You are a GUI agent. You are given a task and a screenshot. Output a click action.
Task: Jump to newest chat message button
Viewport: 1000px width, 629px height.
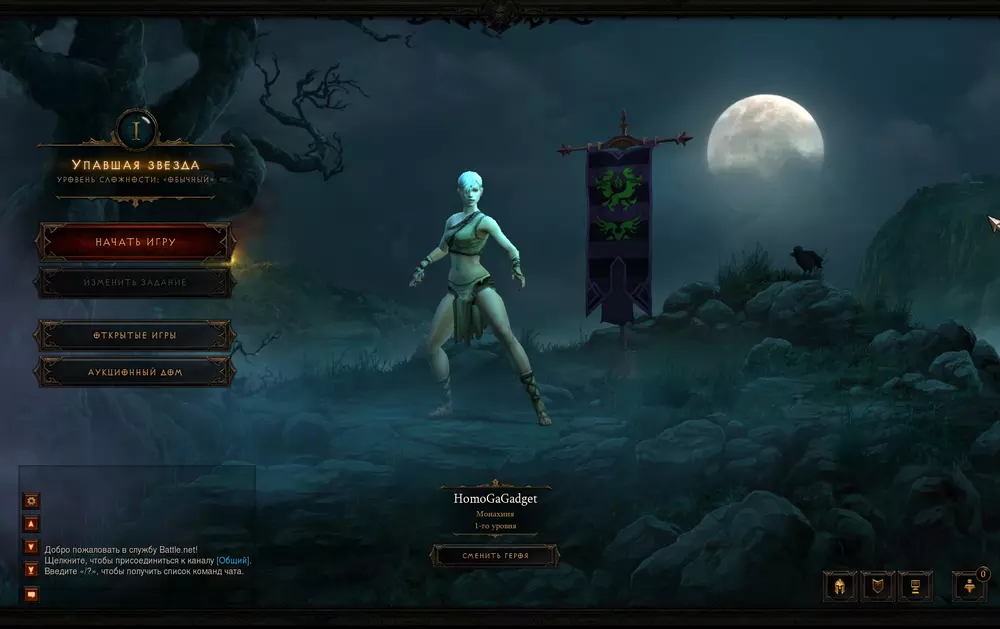tap(32, 570)
